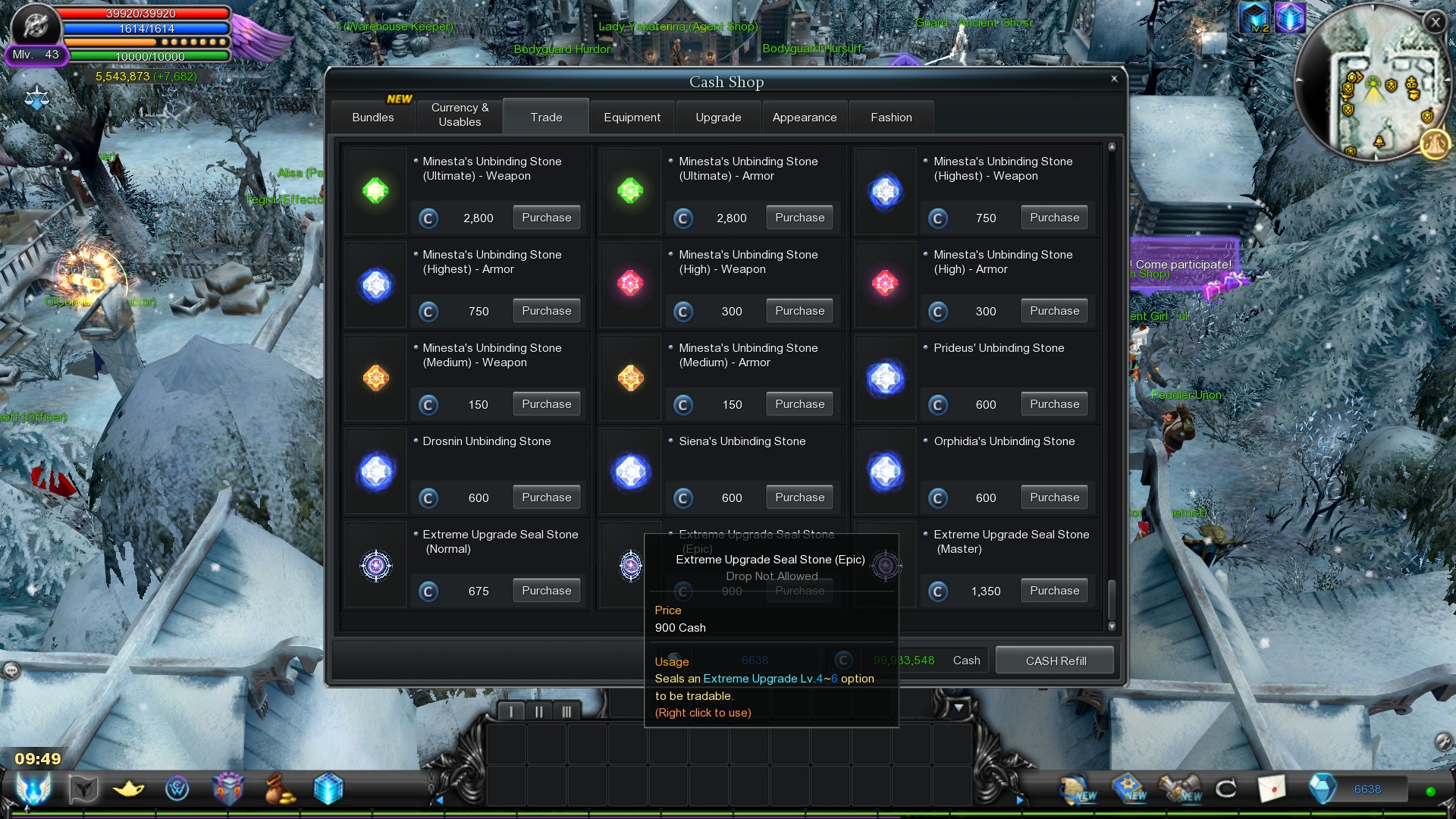This screenshot has width=1456, height=819.
Task: Buy the Drosnin Unbinding Stone
Action: click(x=546, y=497)
